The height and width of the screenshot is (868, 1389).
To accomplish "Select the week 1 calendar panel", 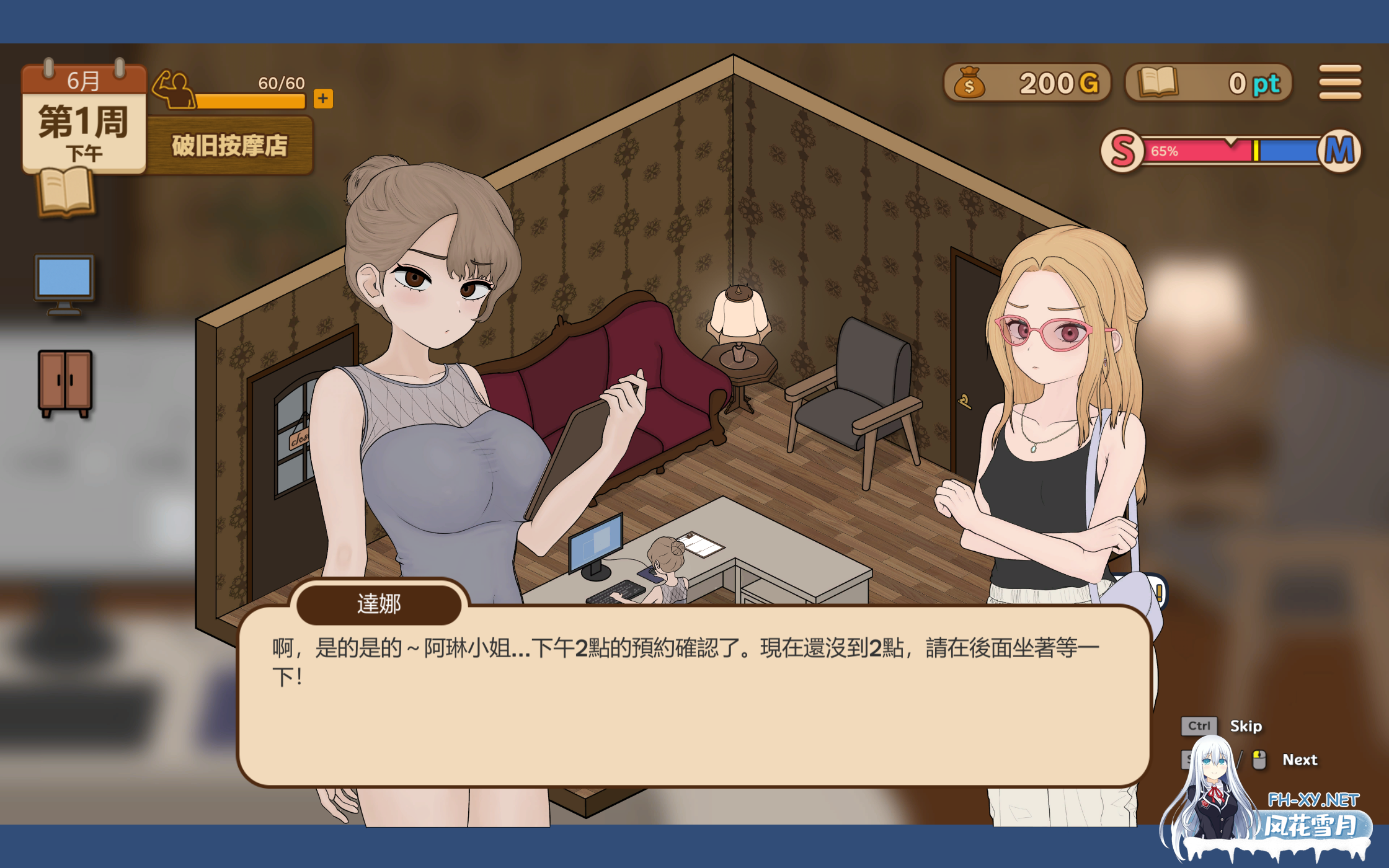I will point(84,118).
